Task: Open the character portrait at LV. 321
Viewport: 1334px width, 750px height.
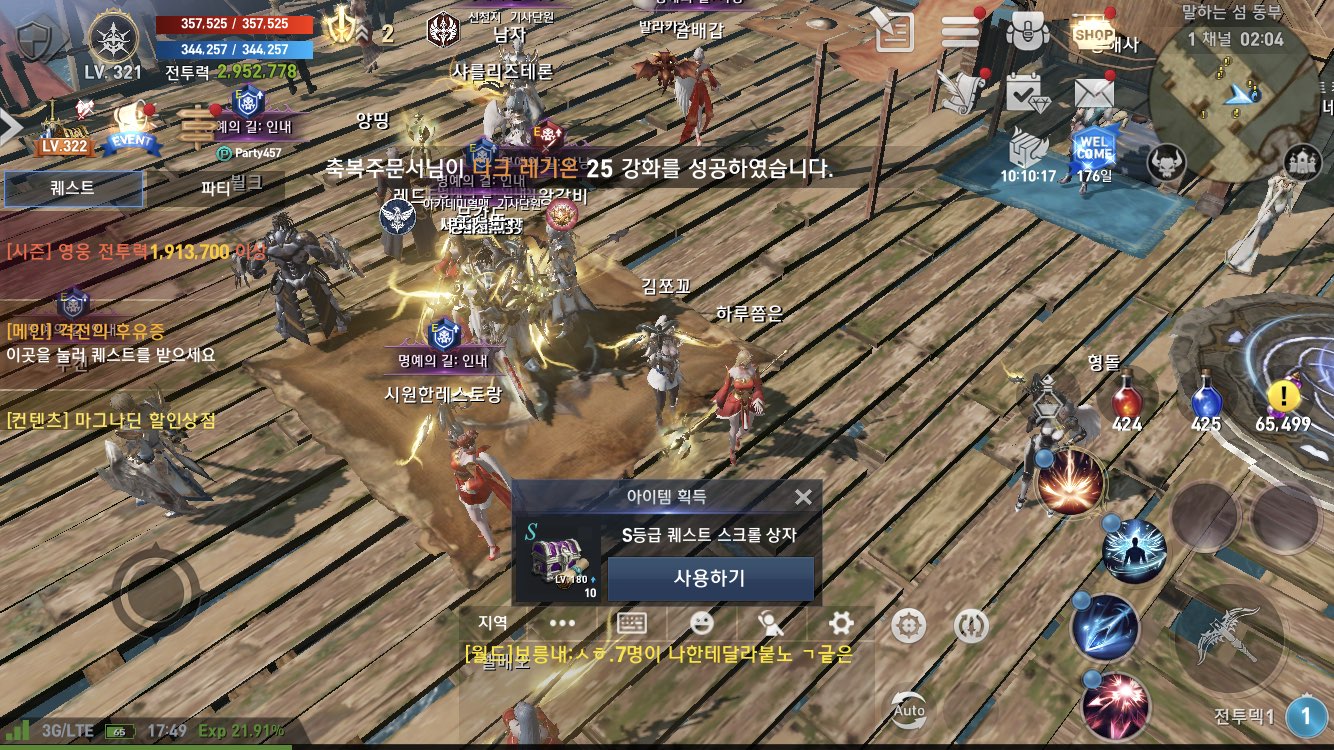Action: coord(114,40)
